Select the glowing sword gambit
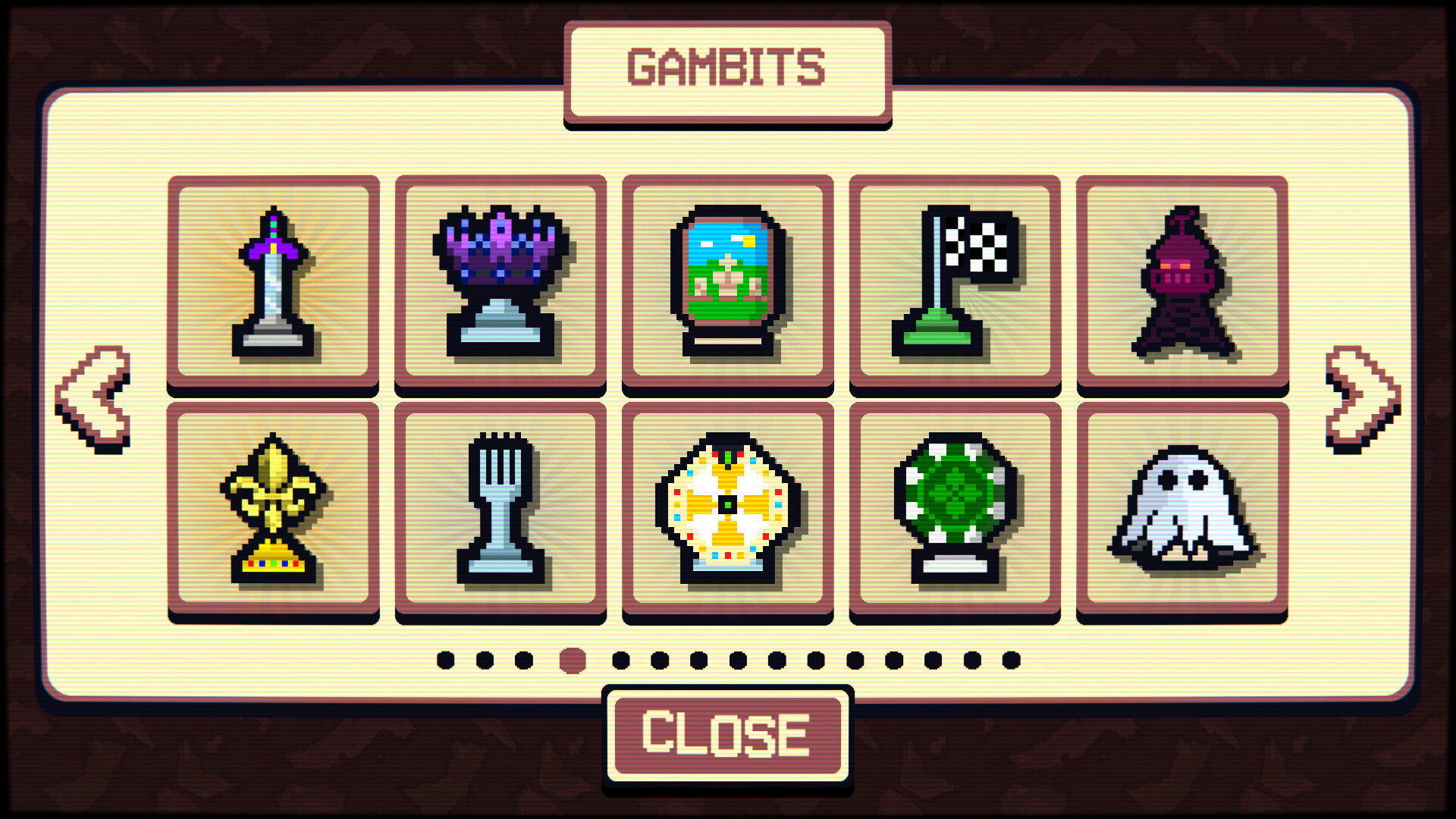 click(275, 281)
